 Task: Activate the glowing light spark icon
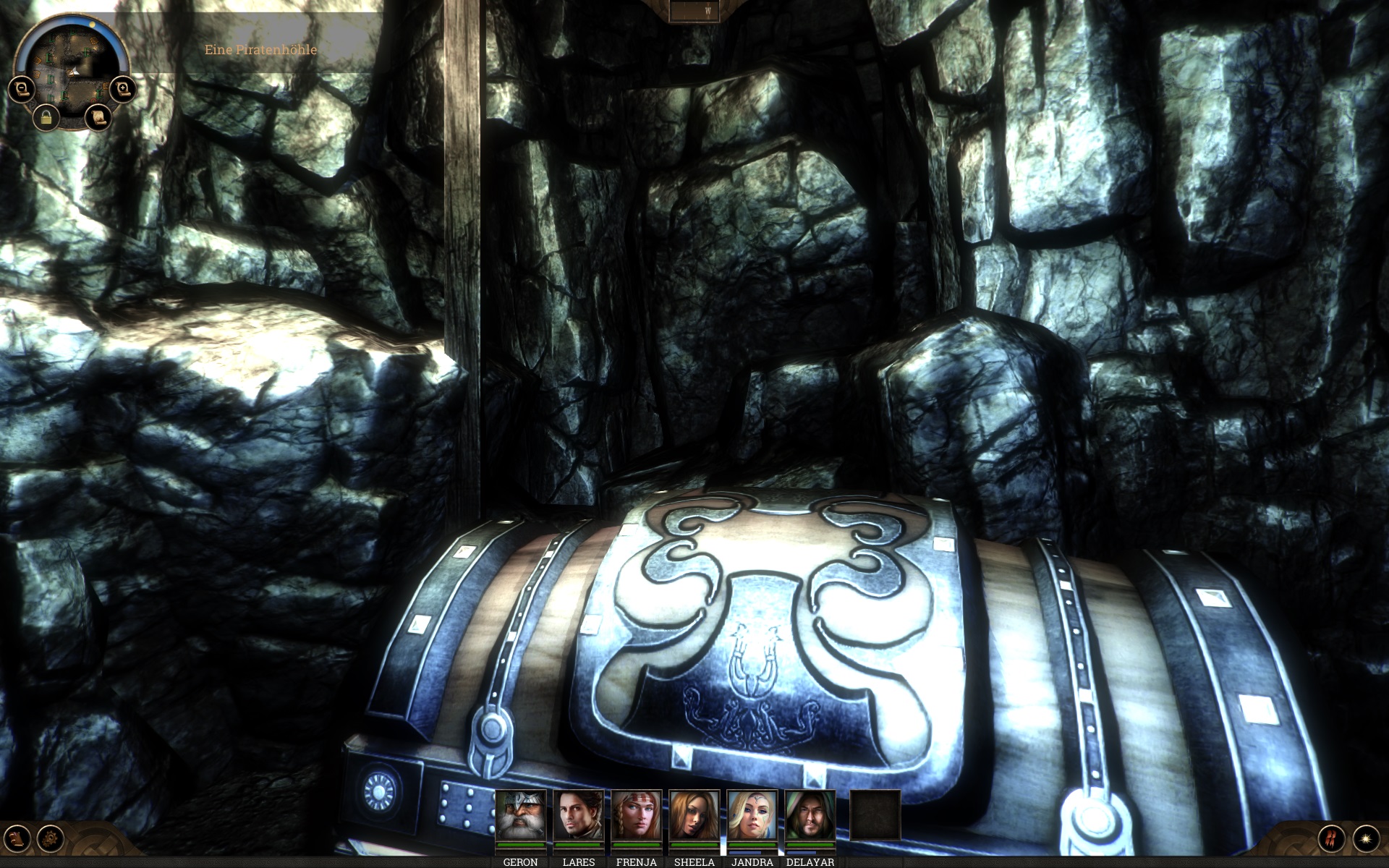1366,838
